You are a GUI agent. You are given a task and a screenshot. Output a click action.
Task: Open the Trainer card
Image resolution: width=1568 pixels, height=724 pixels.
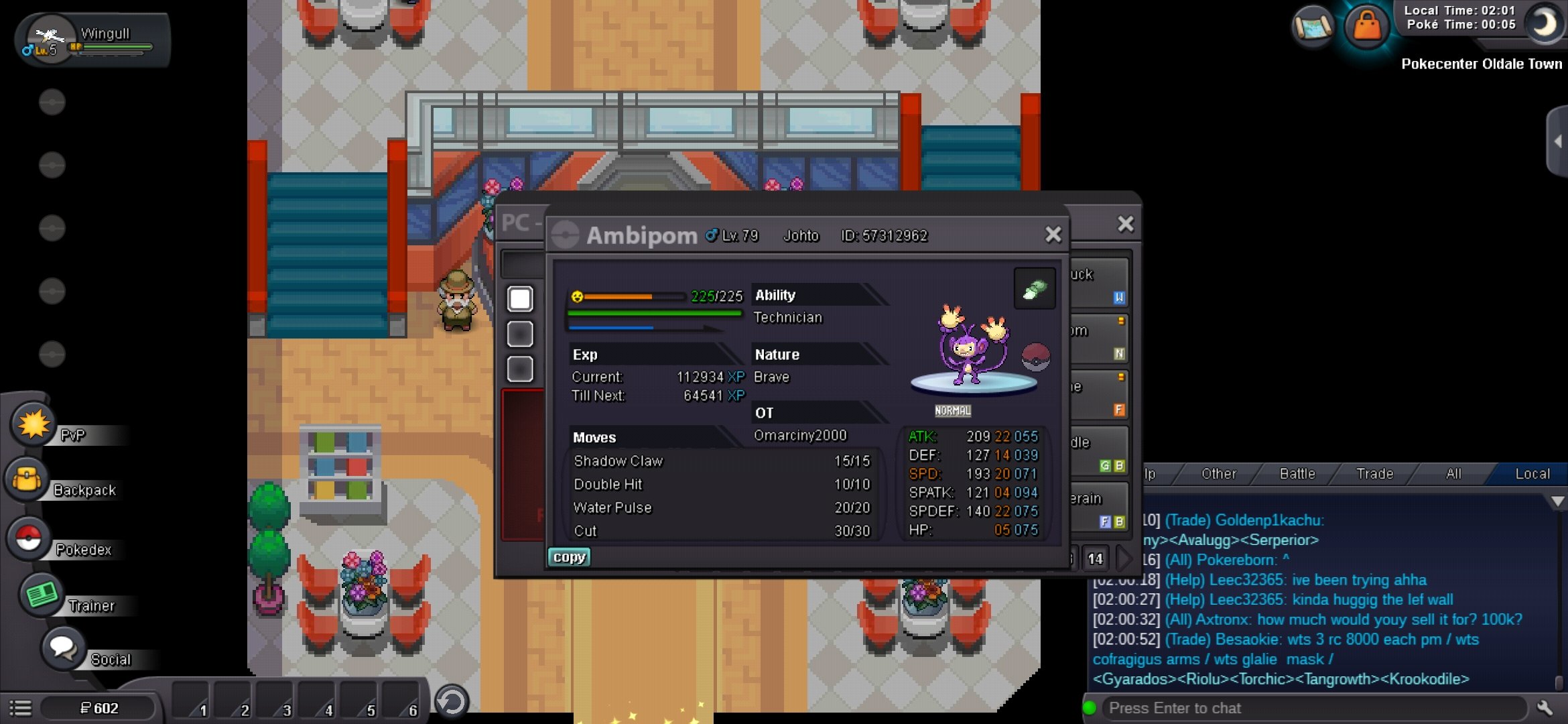[42, 595]
